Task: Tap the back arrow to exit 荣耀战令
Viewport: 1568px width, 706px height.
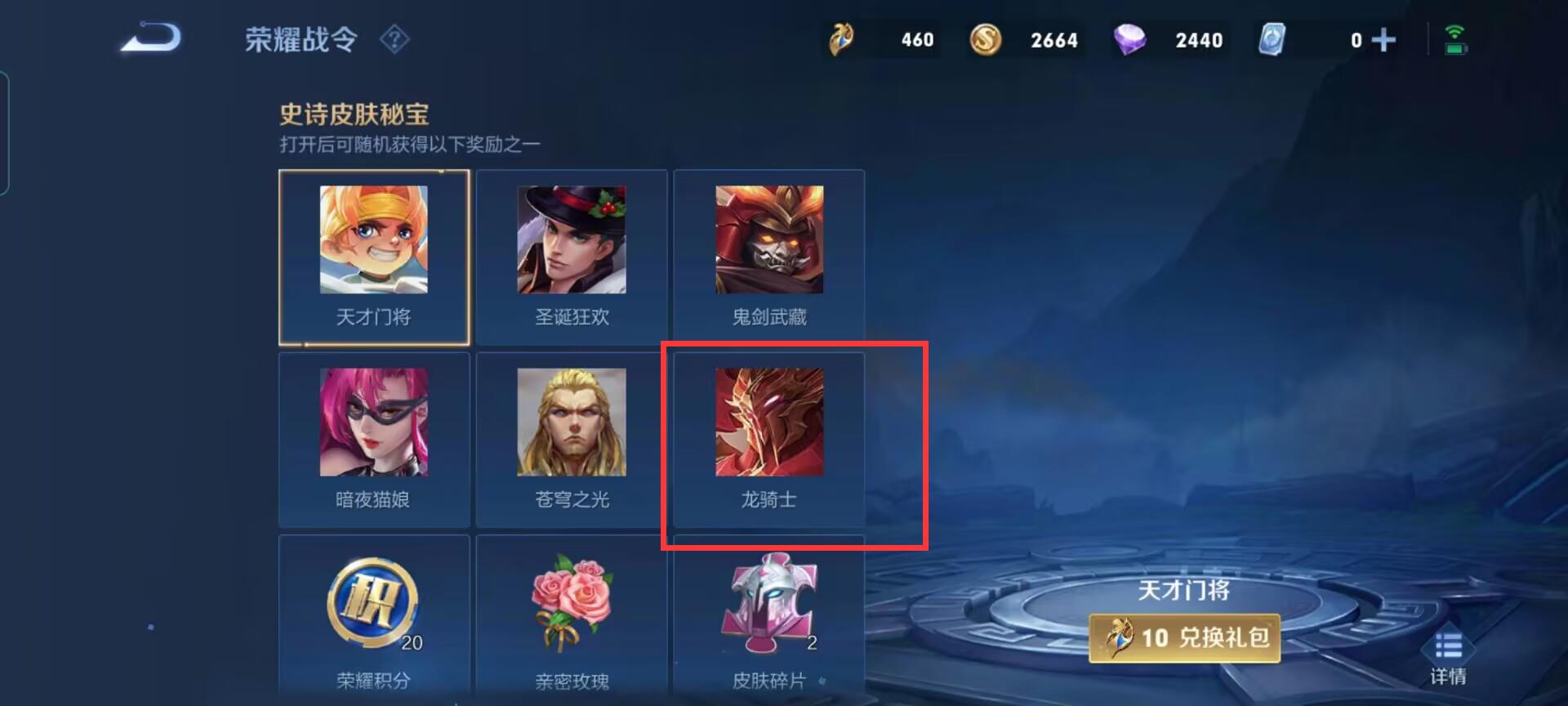Action: 152,37
